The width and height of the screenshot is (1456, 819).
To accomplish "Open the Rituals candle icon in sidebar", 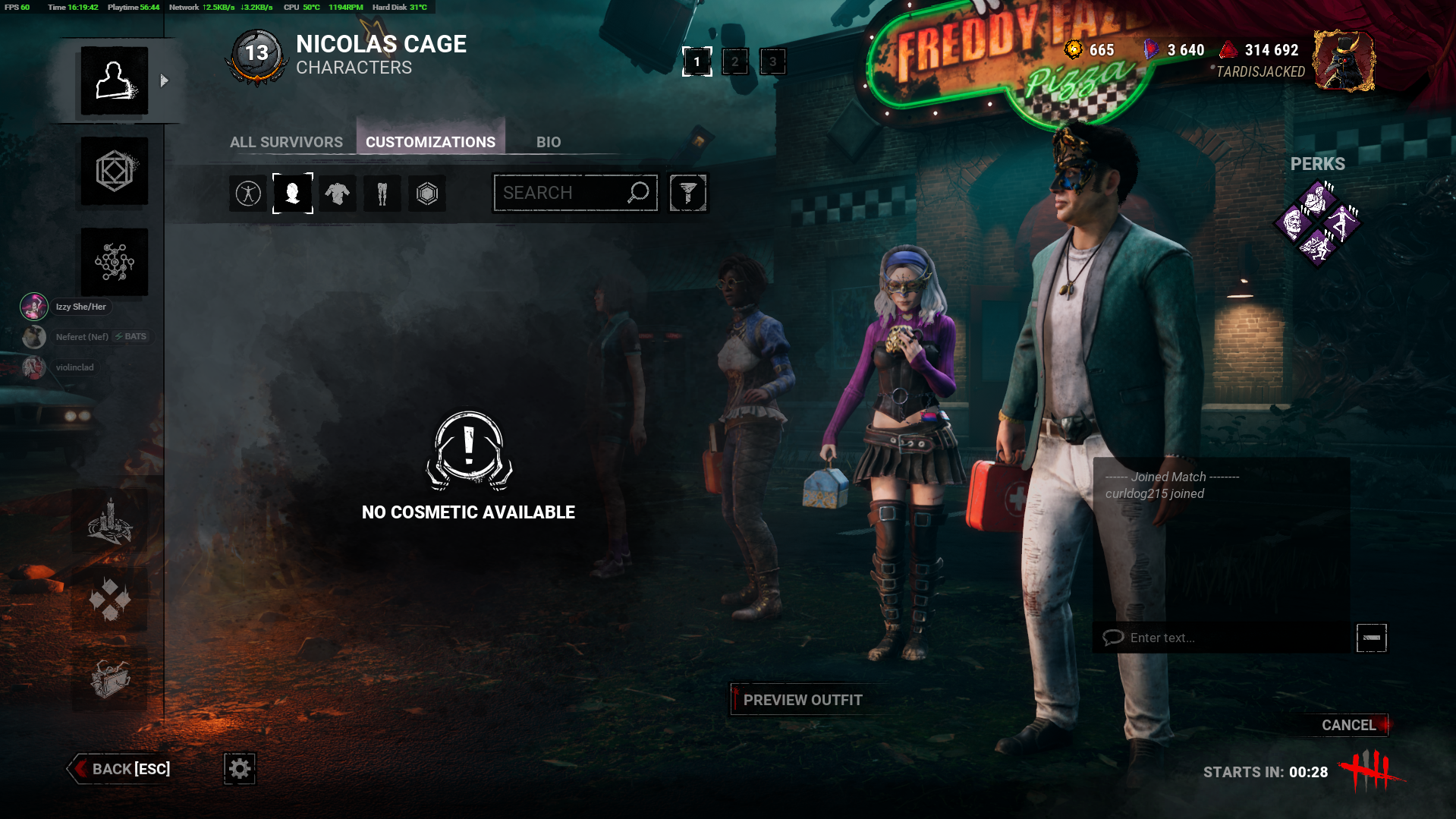I will click(112, 522).
